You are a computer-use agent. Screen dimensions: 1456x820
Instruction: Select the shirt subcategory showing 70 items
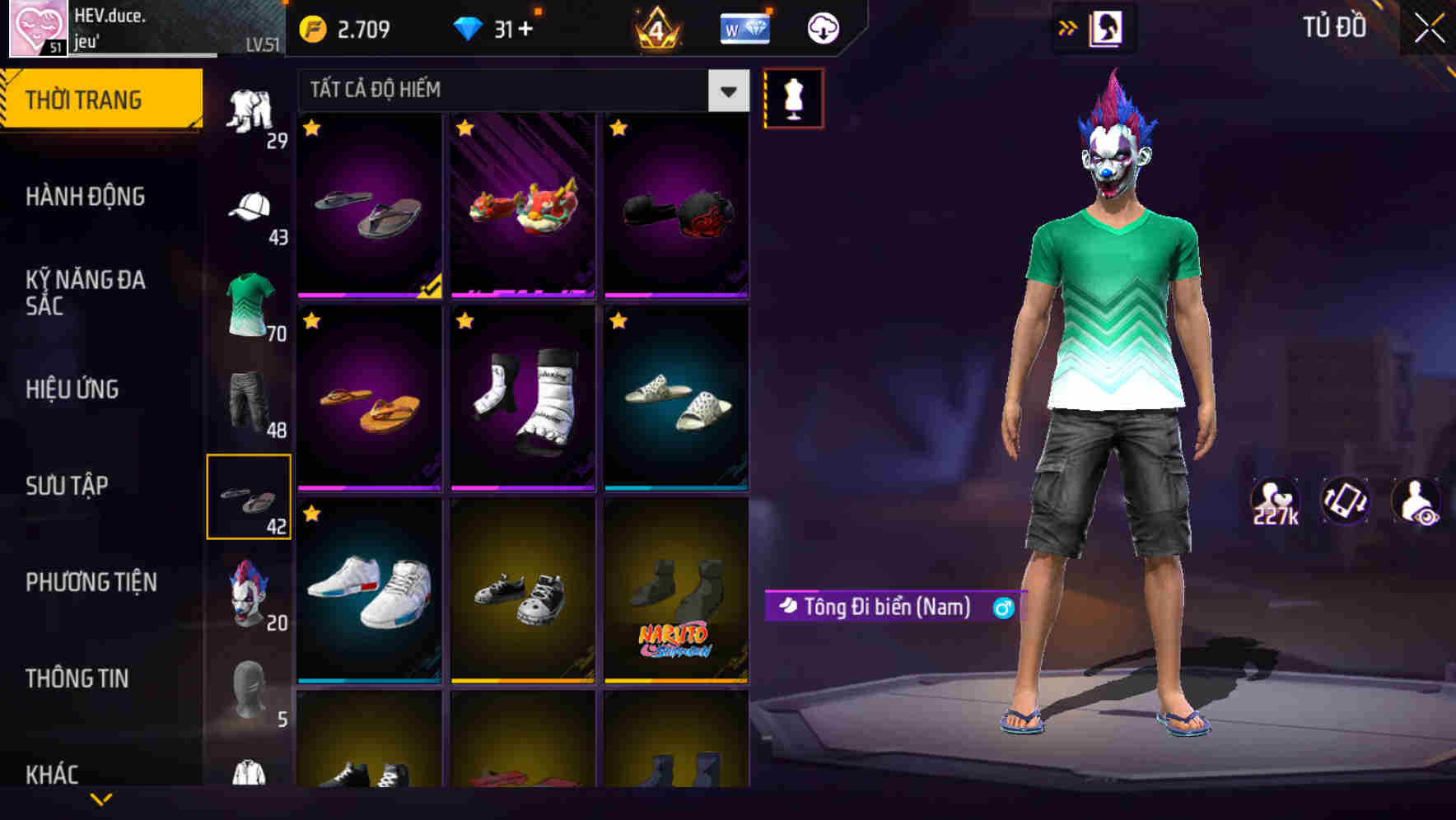[252, 306]
